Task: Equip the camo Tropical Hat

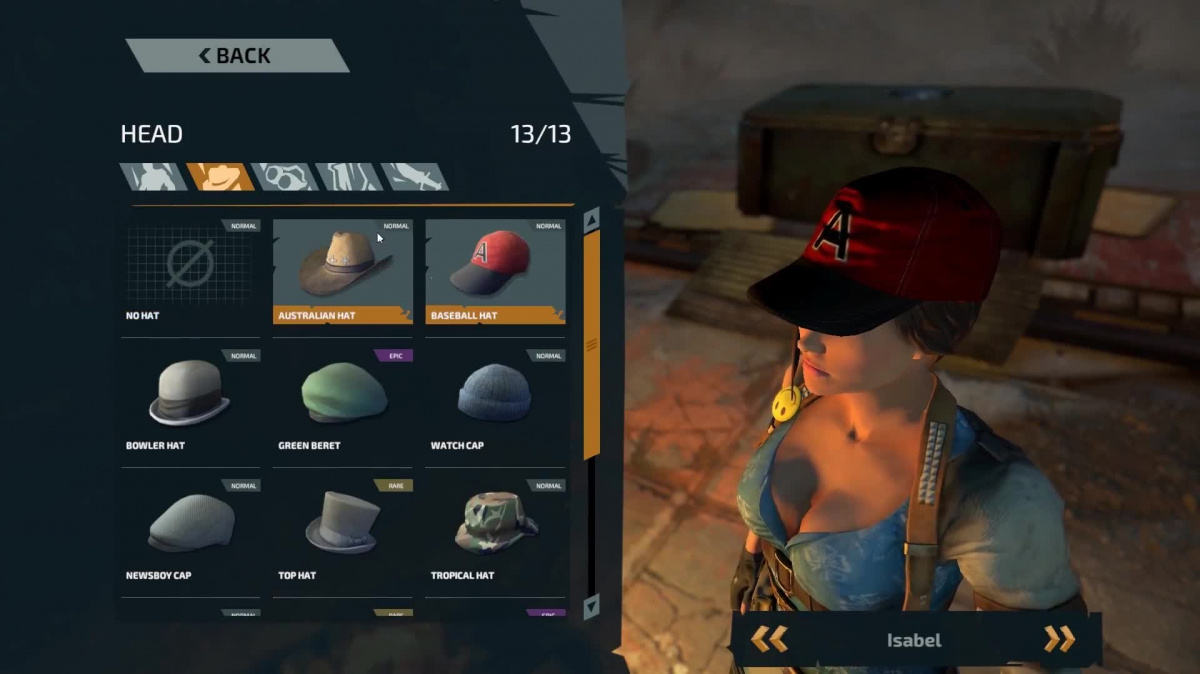Action: [x=495, y=530]
